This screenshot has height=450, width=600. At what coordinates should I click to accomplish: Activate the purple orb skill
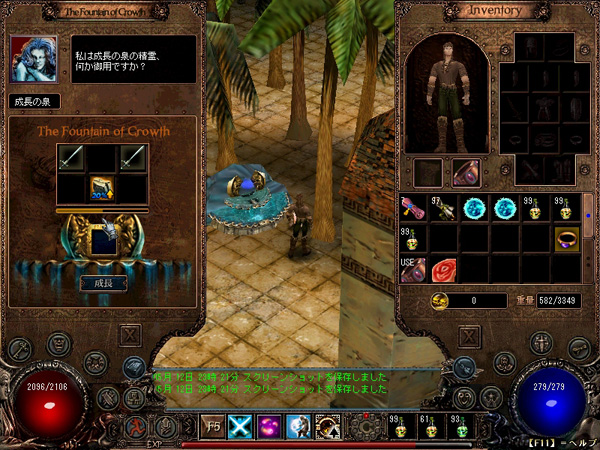[x=269, y=427]
